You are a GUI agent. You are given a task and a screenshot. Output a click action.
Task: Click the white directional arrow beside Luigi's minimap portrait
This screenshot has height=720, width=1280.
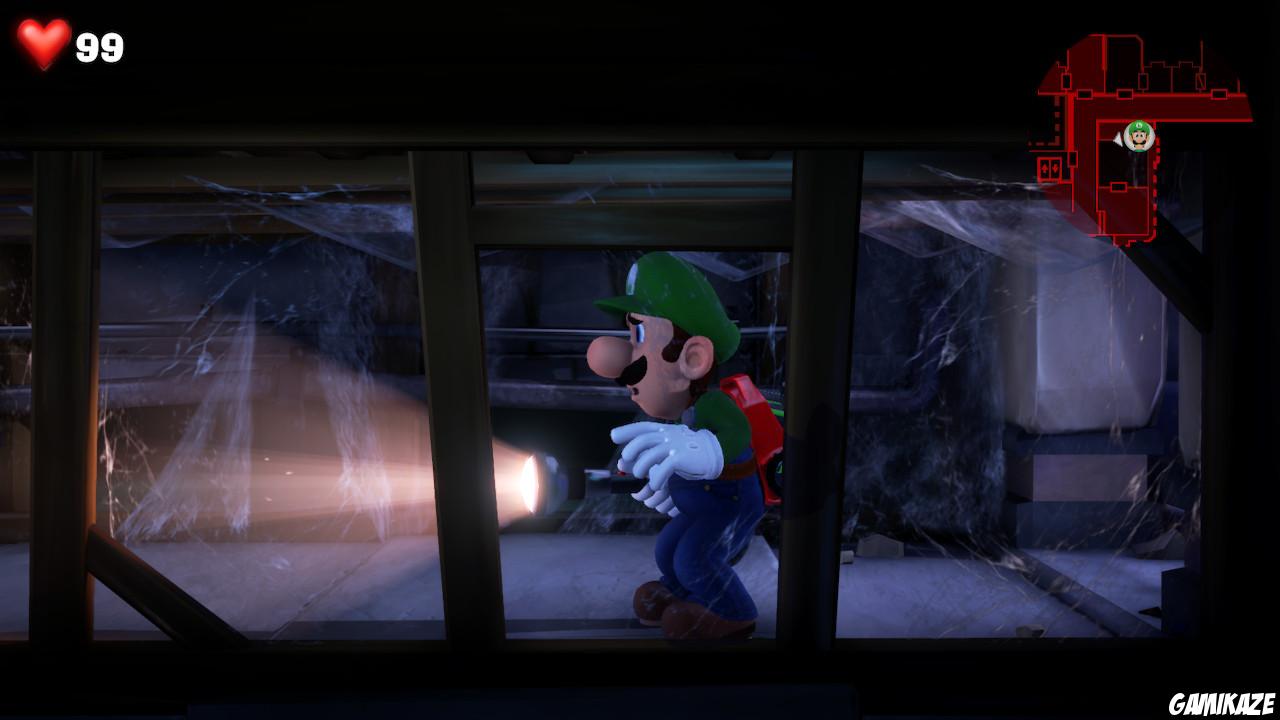click(x=1119, y=139)
